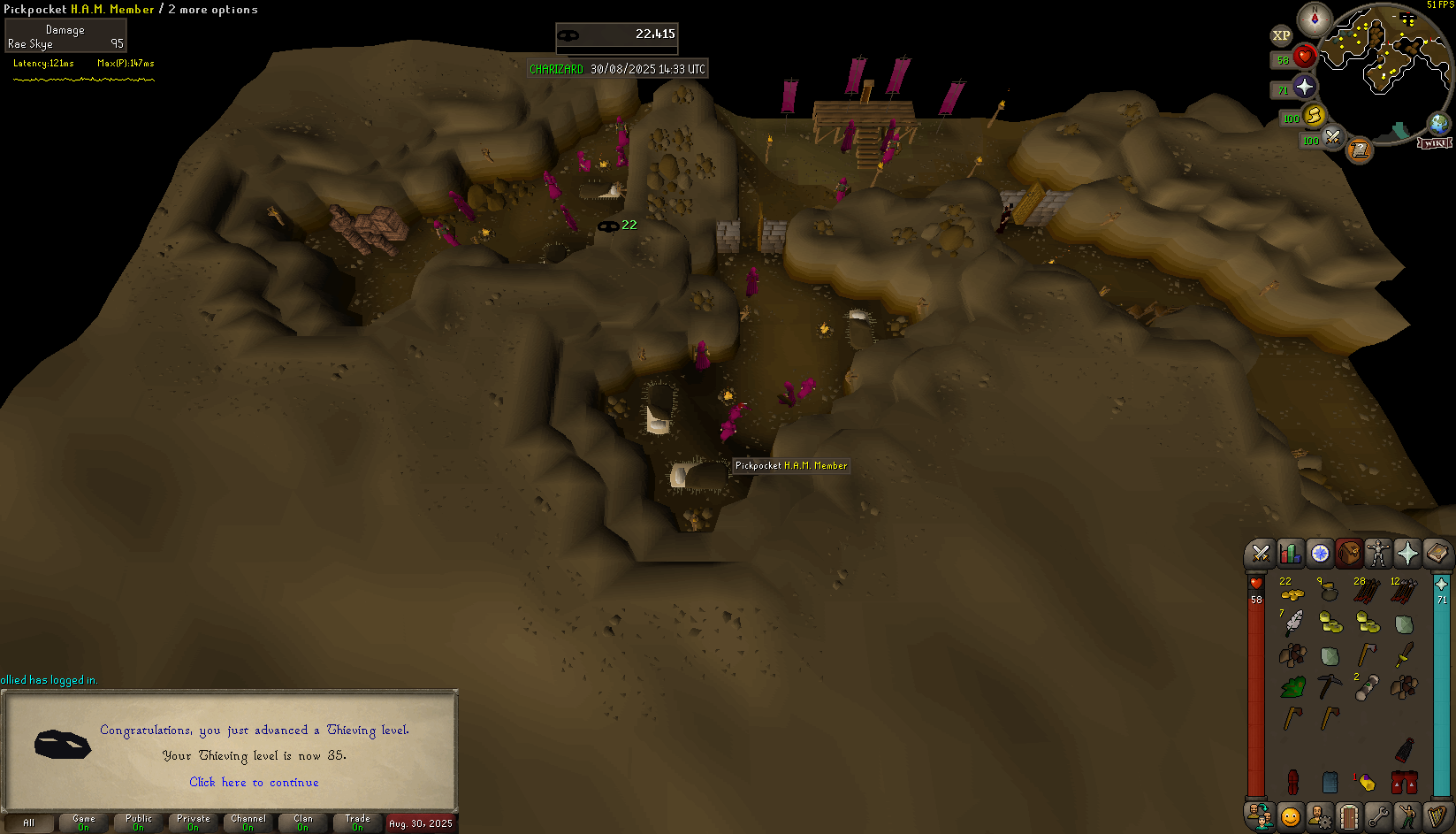Screen dimensions: 1456x834
Task: Select the Public chat filter tab
Action: pyautogui.click(x=139, y=823)
